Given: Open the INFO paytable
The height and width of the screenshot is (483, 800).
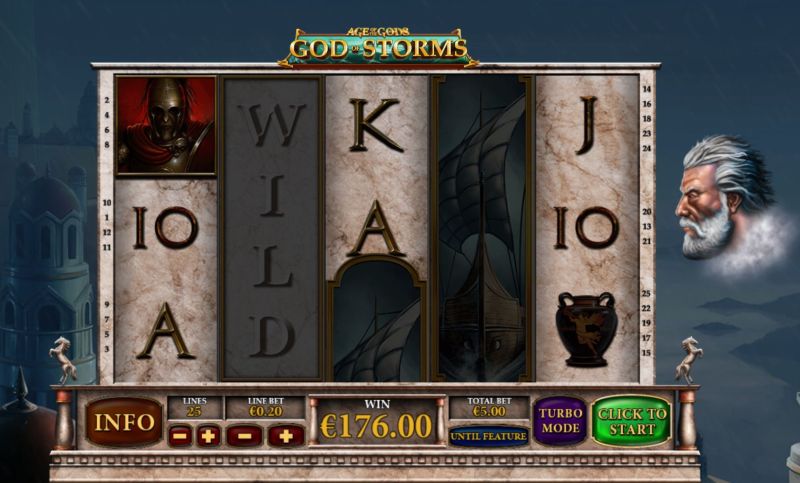Looking at the screenshot, I should coord(123,421).
